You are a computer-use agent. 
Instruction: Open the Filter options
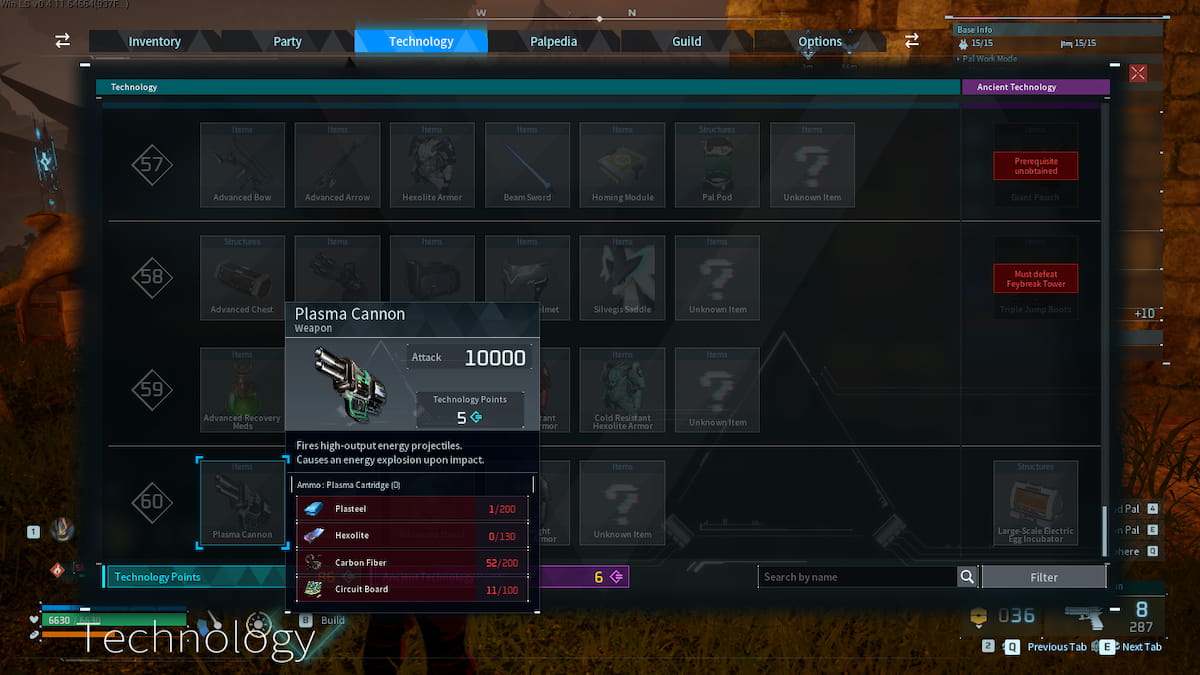pyautogui.click(x=1044, y=577)
